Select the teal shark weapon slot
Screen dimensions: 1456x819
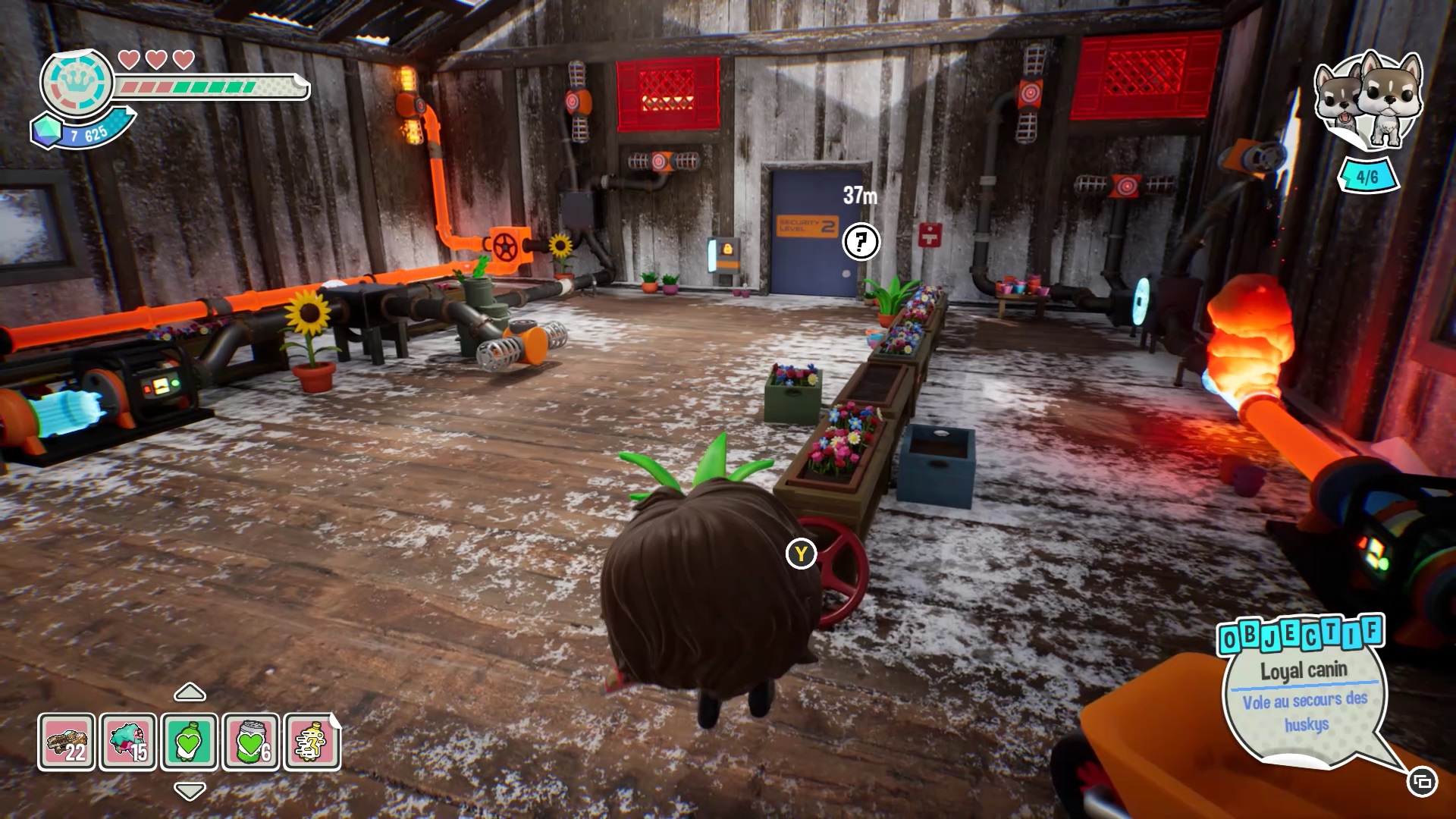(x=128, y=741)
